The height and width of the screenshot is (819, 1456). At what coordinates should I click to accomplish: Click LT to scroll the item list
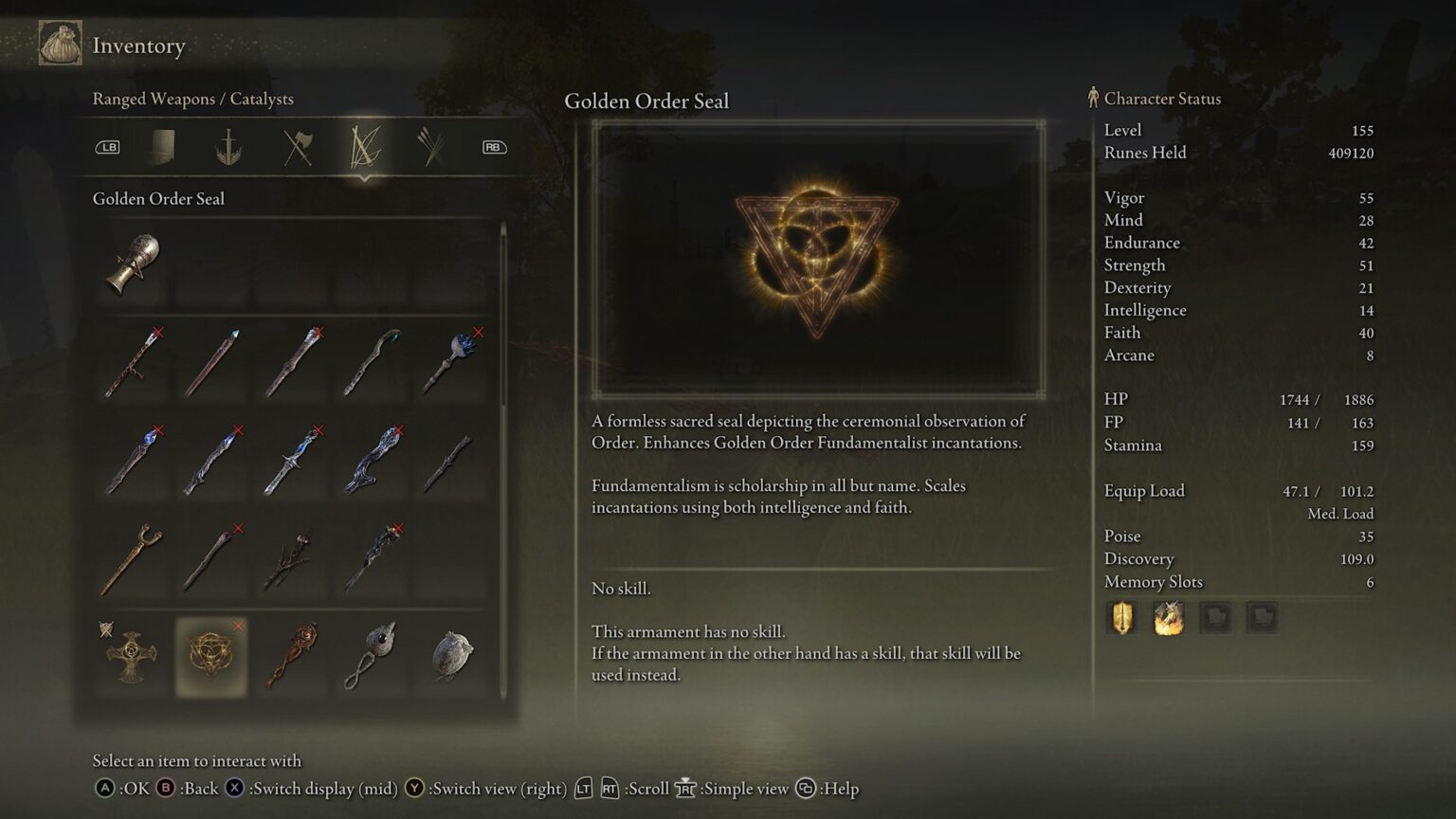[582, 788]
